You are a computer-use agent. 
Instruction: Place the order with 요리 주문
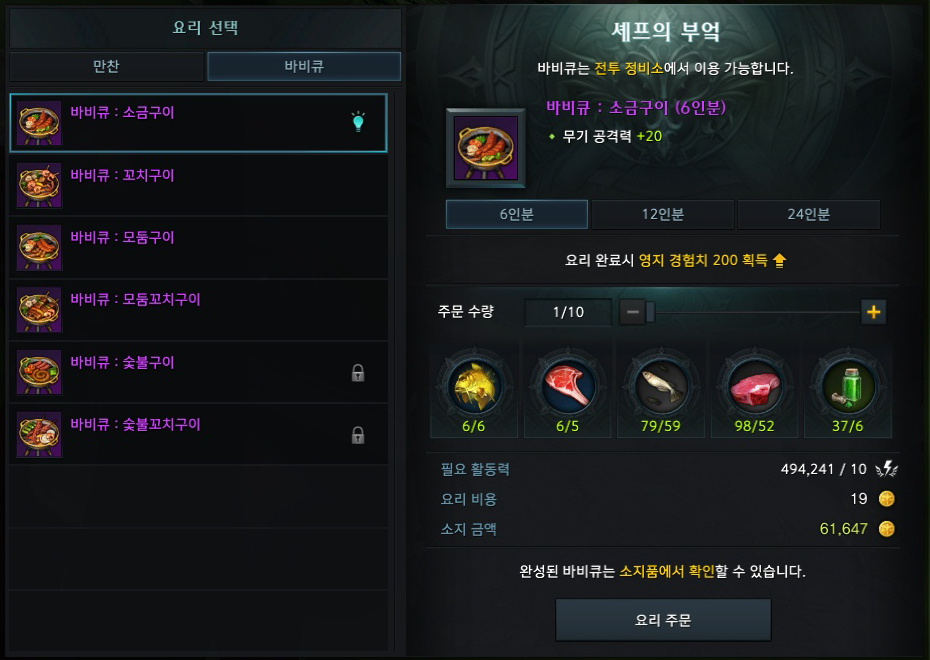coord(663,620)
